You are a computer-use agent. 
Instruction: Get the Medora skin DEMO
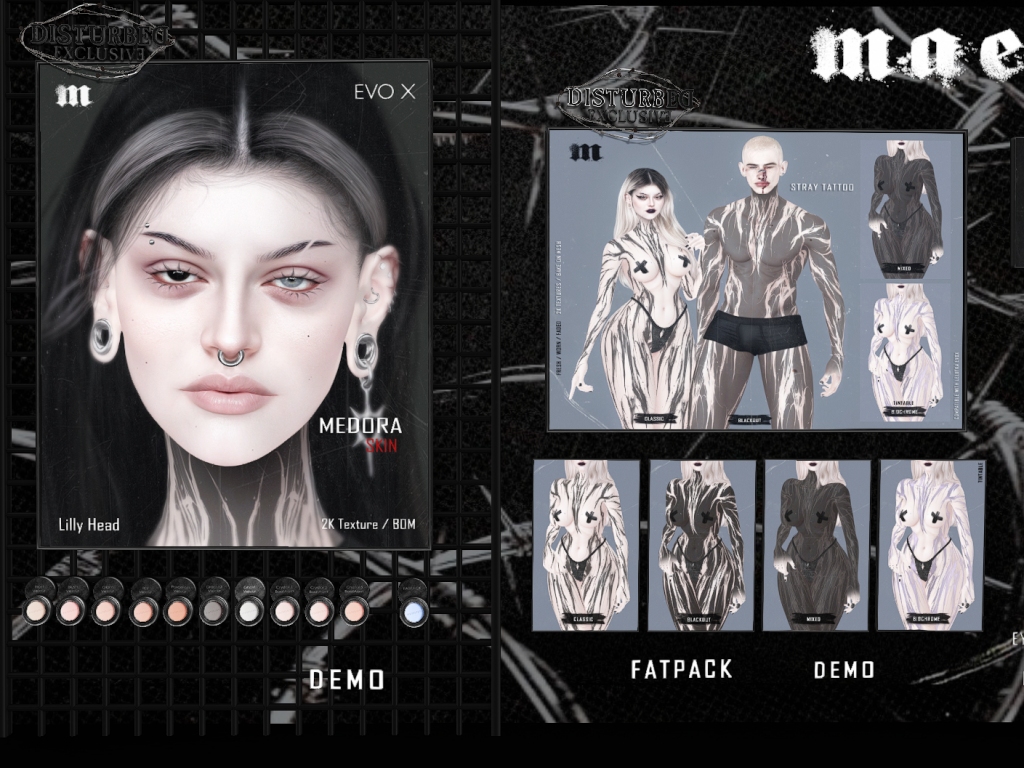tap(346, 680)
